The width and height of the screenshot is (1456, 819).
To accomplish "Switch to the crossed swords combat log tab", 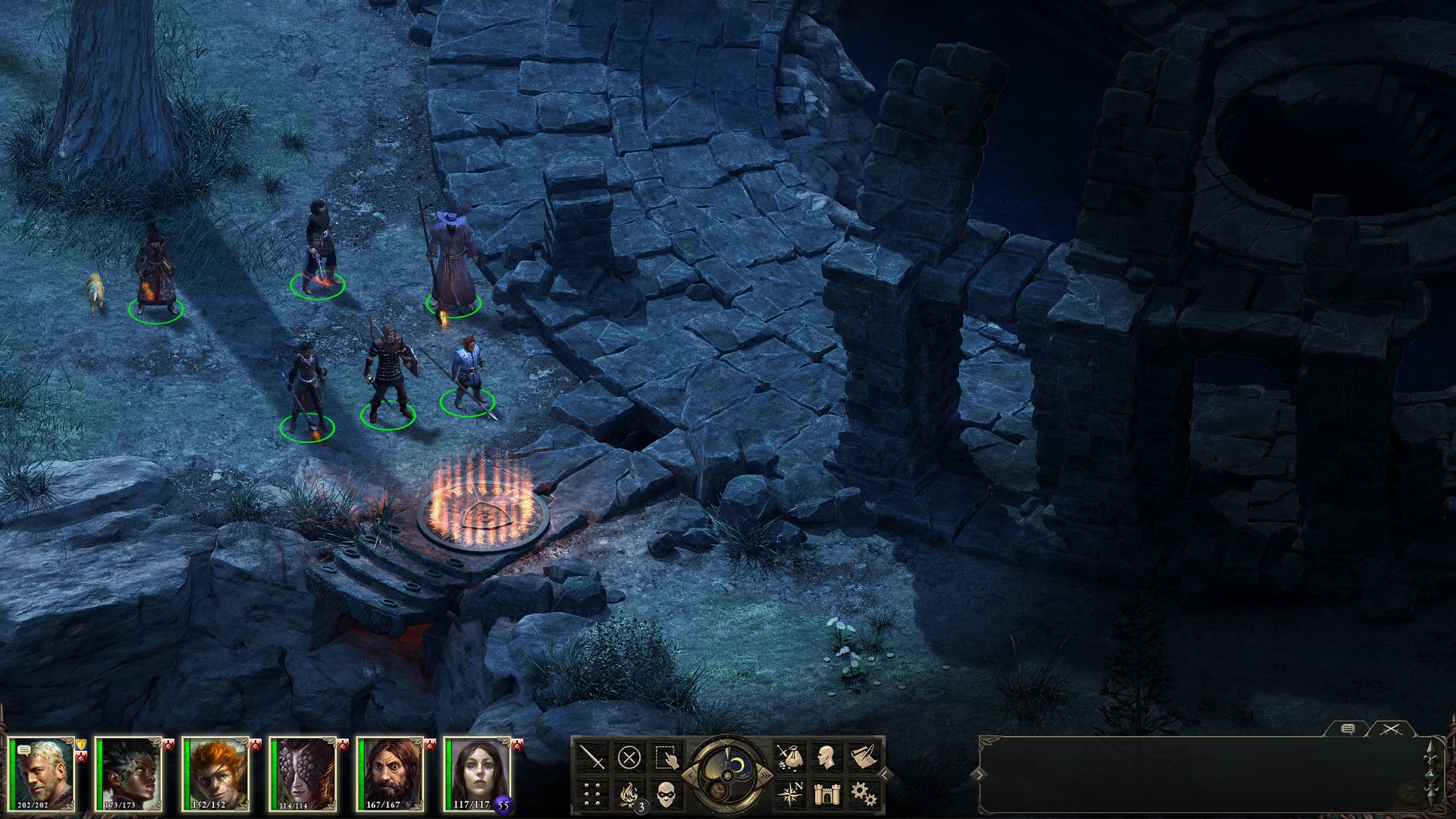I will tap(1390, 729).
